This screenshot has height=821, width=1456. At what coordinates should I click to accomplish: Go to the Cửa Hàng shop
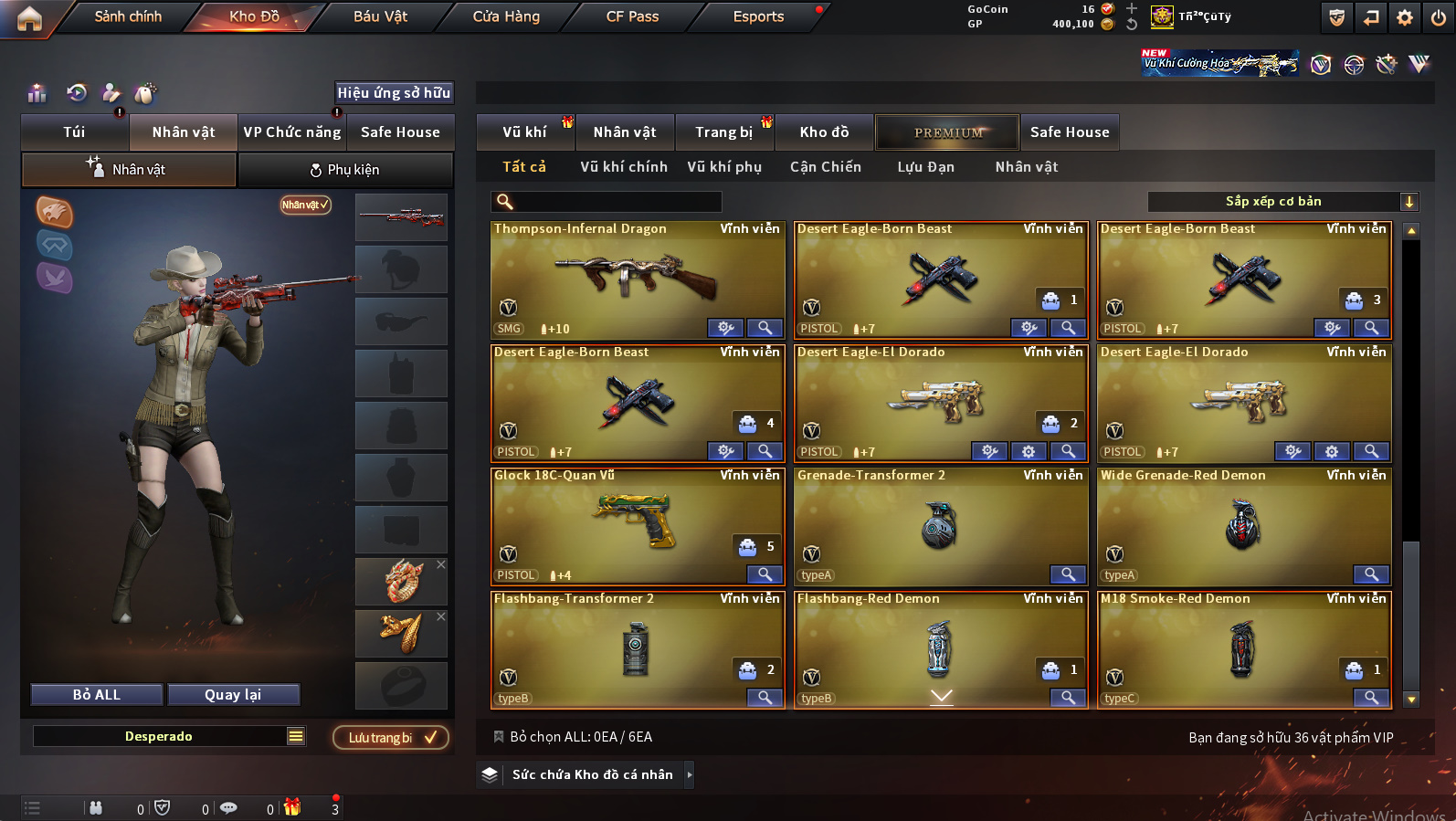coord(506,16)
